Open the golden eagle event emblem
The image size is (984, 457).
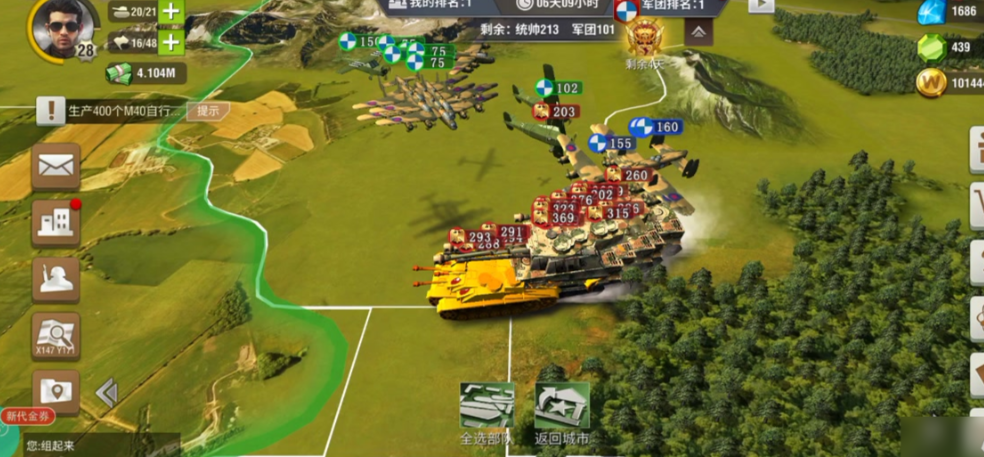[645, 40]
